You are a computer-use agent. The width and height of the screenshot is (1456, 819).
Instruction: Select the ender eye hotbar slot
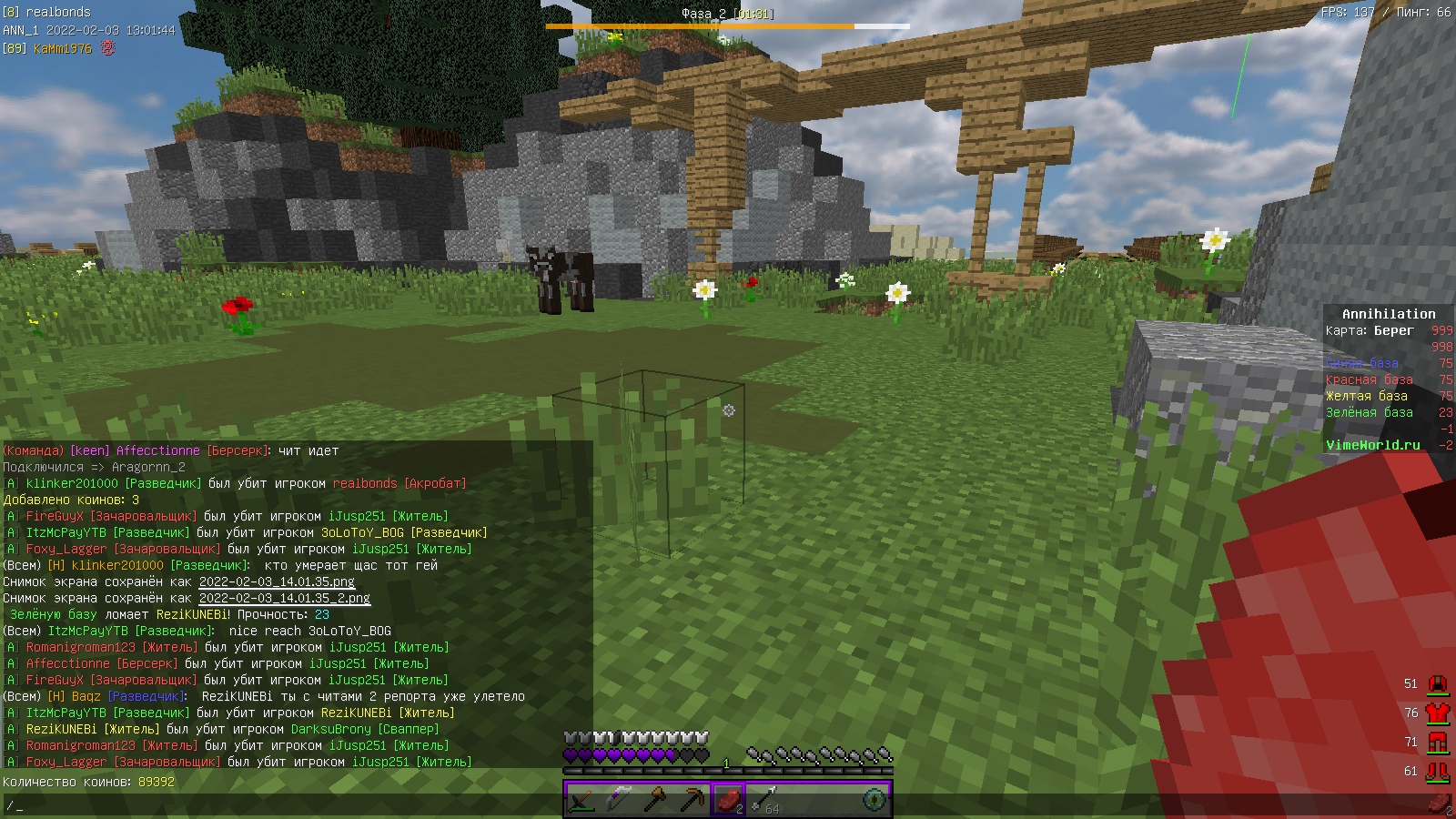875,800
